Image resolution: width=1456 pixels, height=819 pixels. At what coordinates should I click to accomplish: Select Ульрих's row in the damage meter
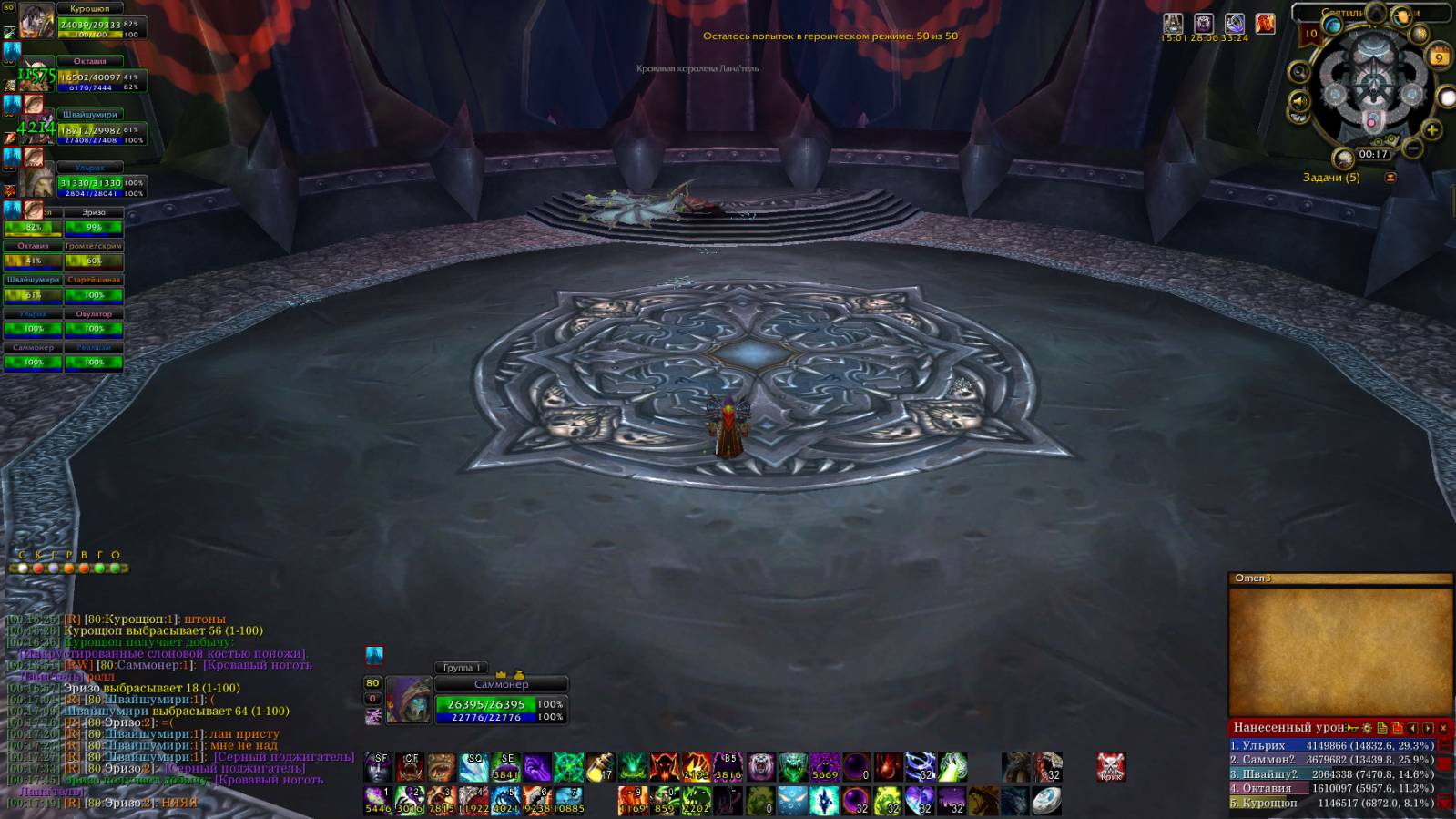click(x=1331, y=745)
